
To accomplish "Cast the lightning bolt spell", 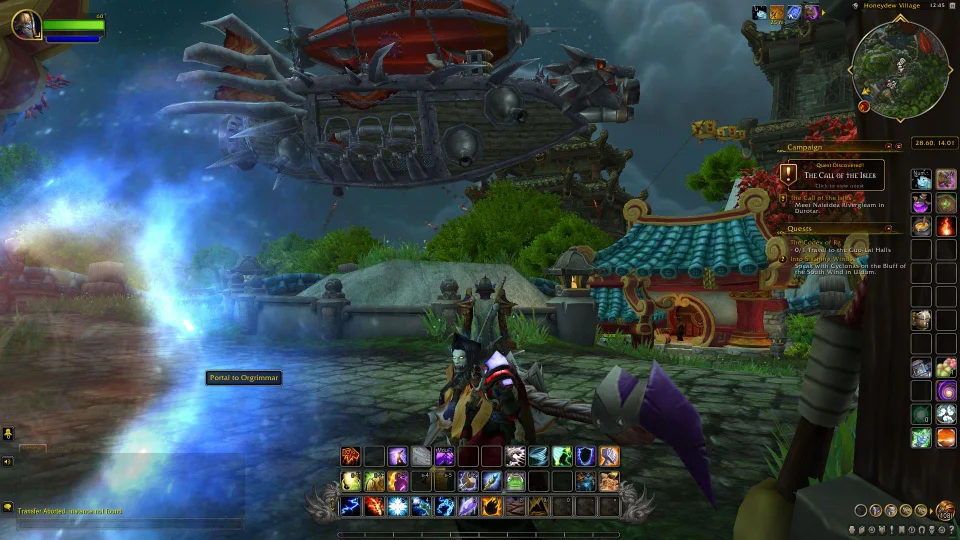I will pyautogui.click(x=351, y=506).
